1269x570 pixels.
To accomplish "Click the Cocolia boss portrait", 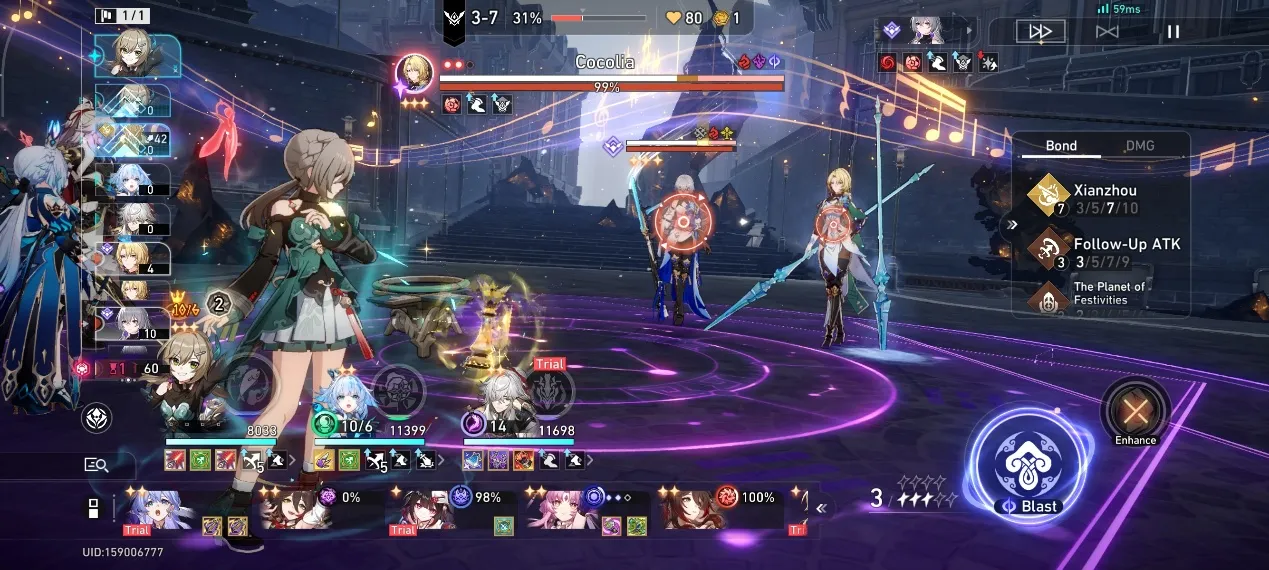I will pos(414,73).
